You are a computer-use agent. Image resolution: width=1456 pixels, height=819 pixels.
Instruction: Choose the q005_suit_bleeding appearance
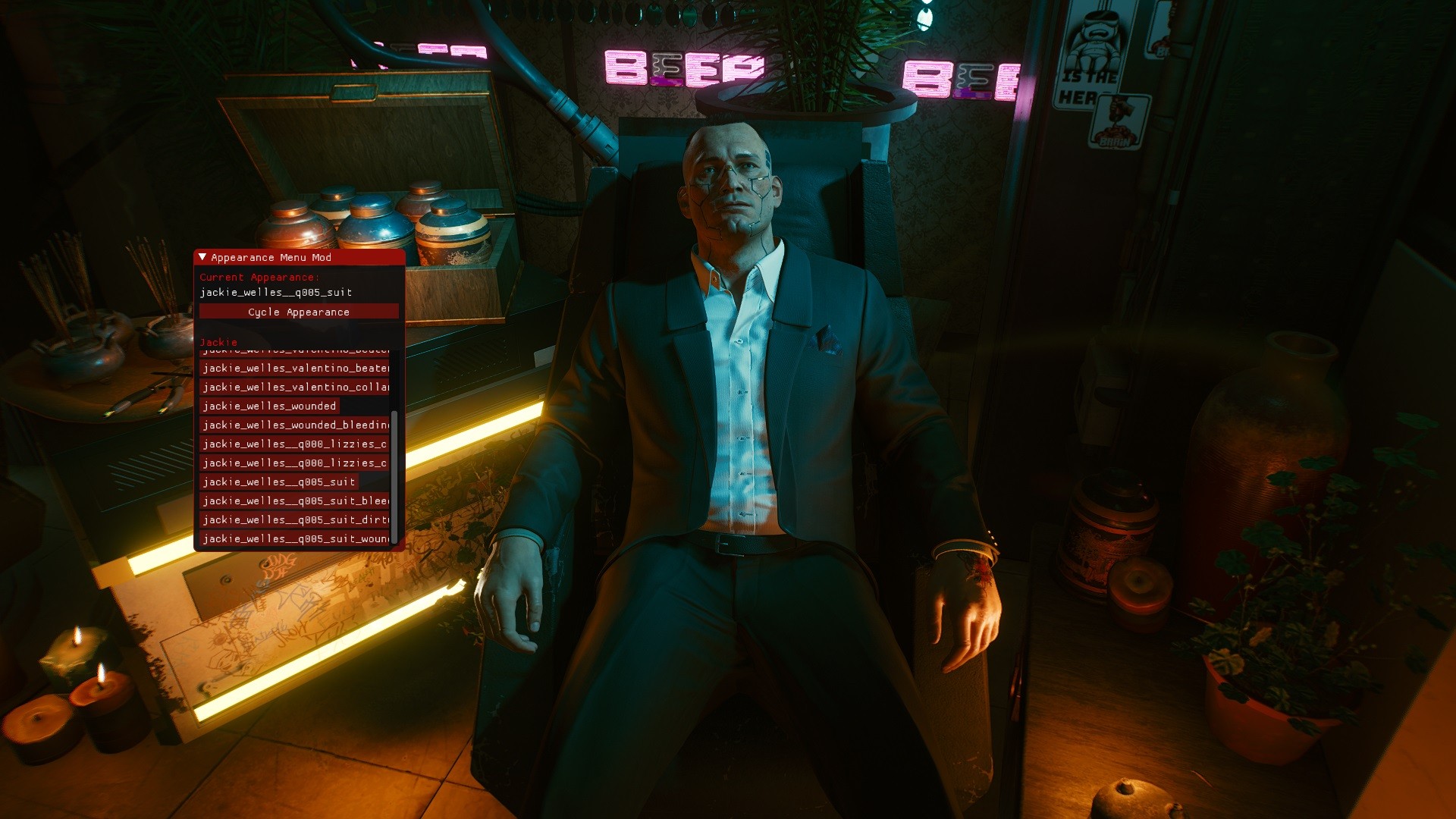(x=294, y=500)
